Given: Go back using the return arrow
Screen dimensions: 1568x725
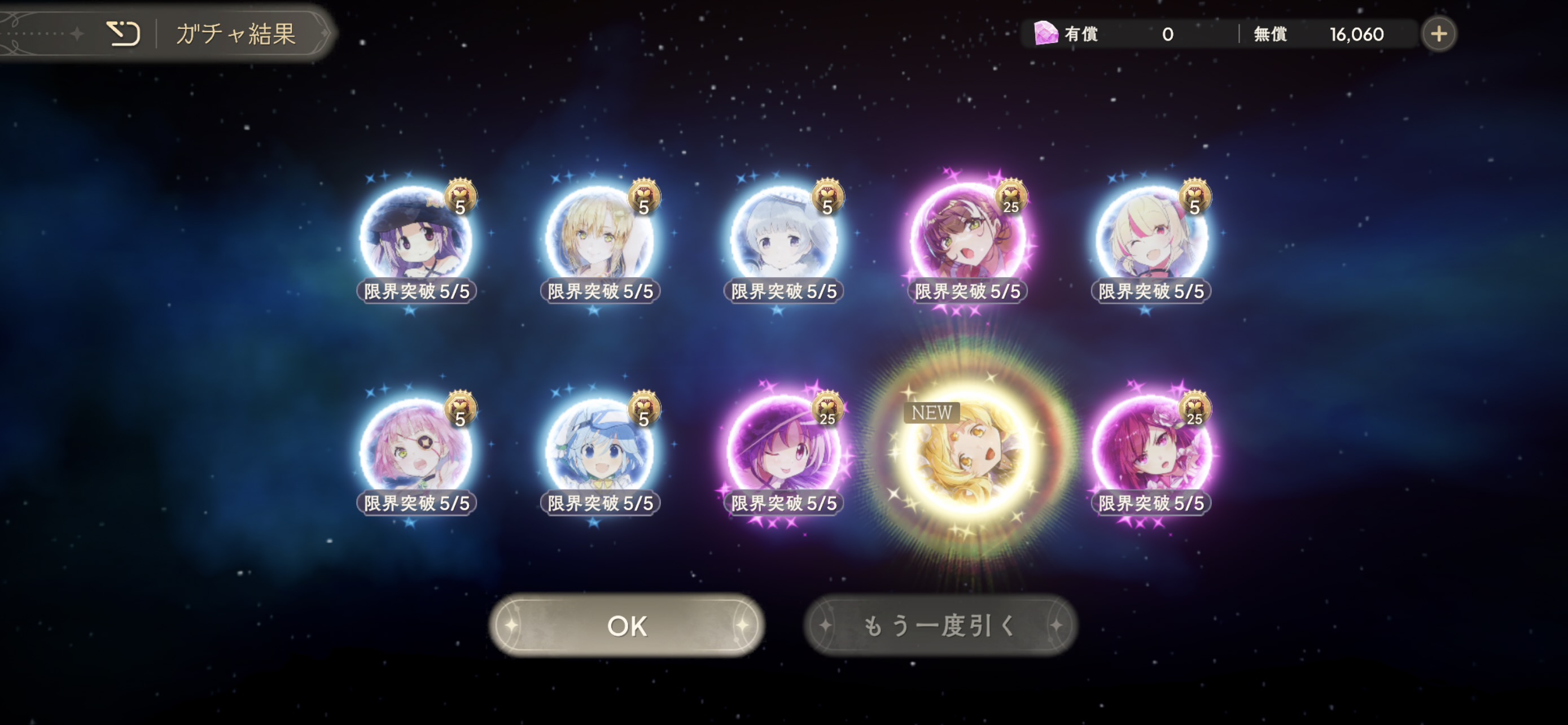Looking at the screenshot, I should [123, 33].
